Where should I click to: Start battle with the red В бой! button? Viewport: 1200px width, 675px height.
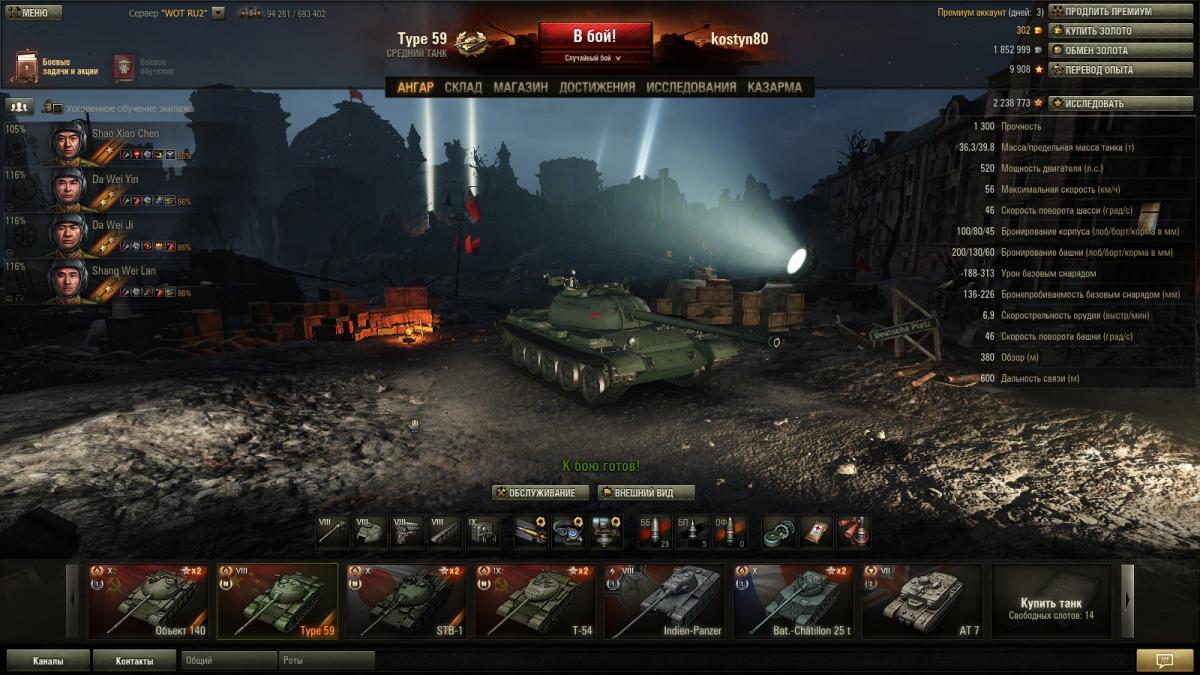coord(595,37)
